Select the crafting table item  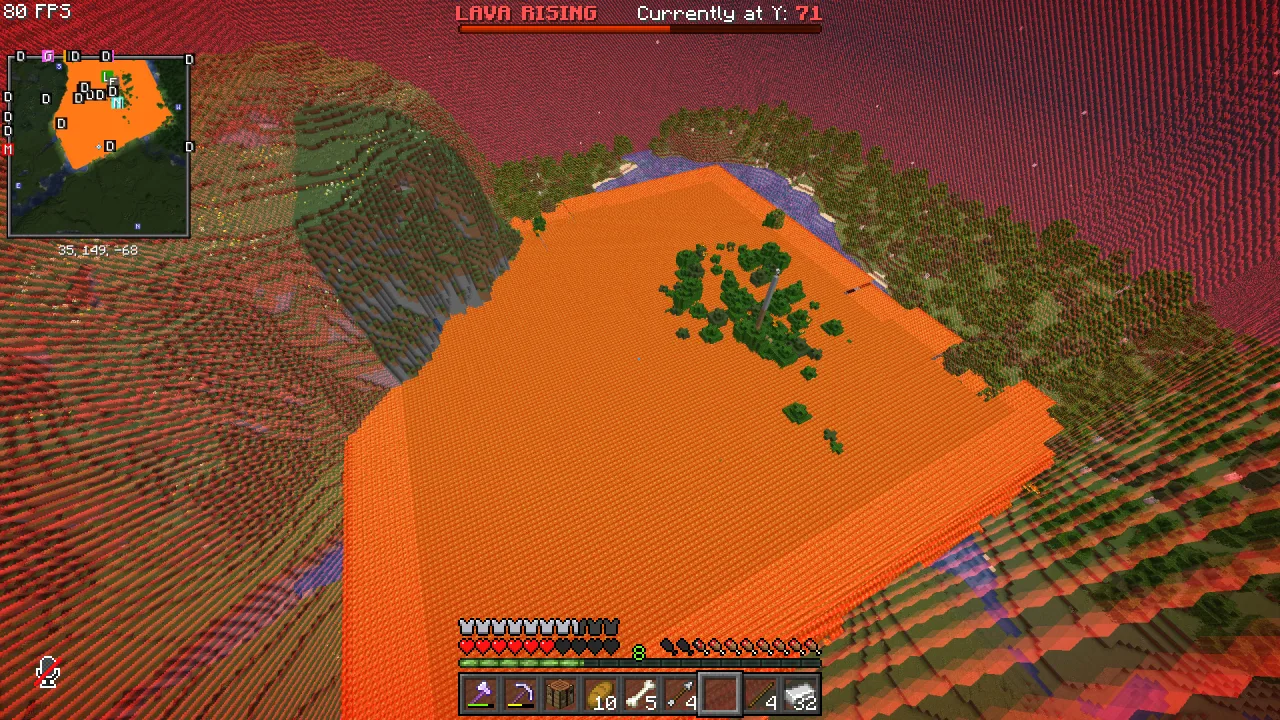[560, 691]
